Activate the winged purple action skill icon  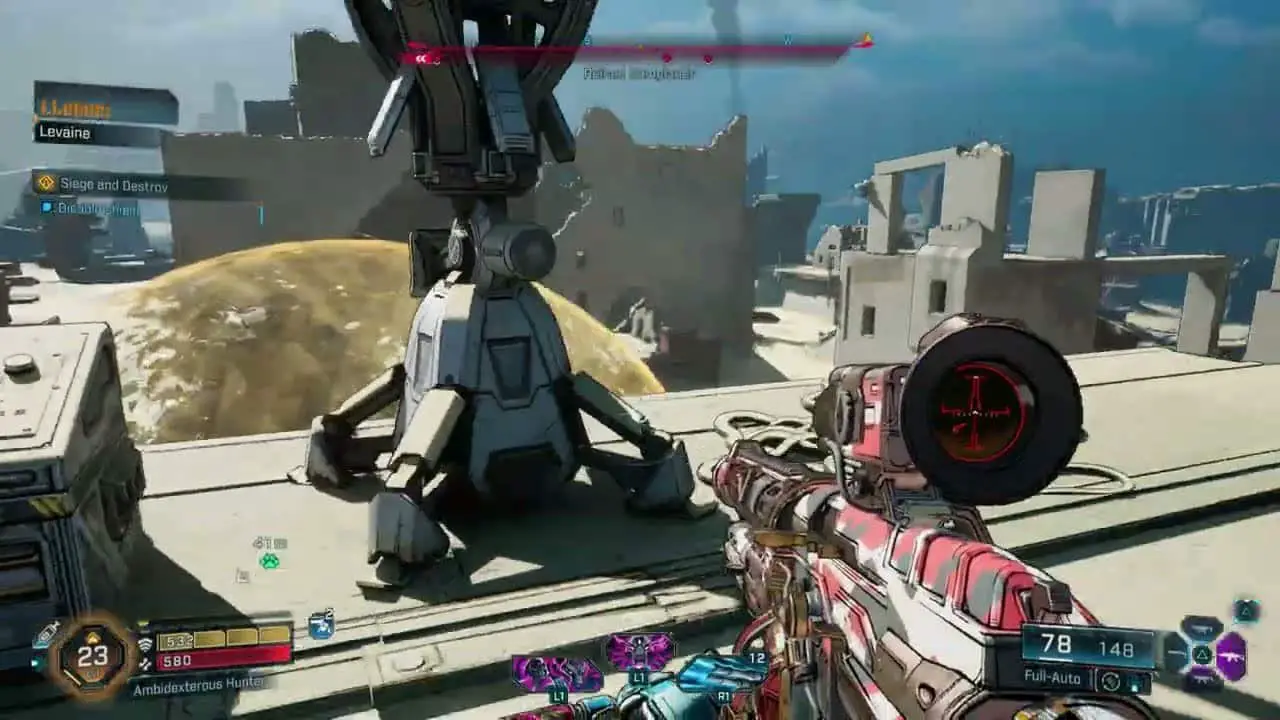pyautogui.click(x=639, y=652)
